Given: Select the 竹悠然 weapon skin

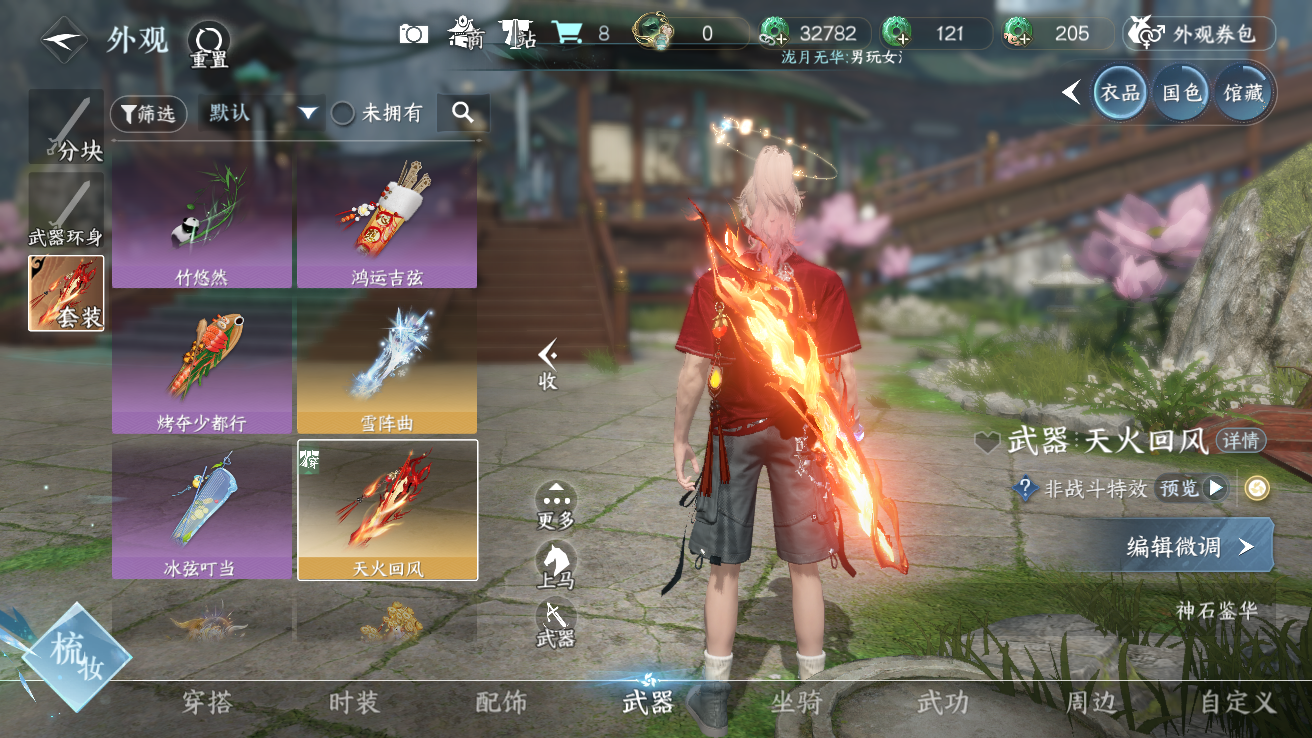Looking at the screenshot, I should click(202, 226).
